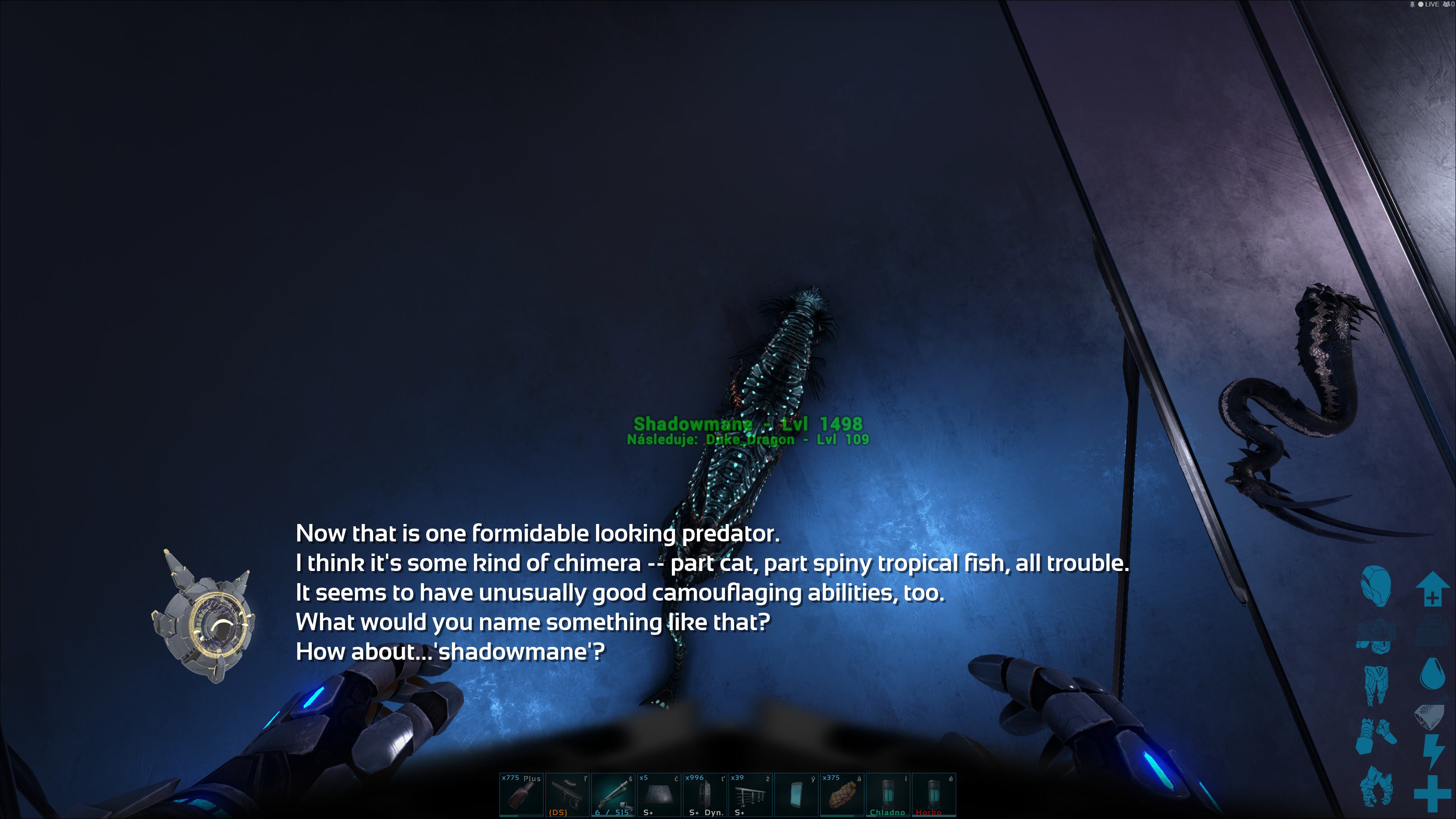1456x819 pixels.
Task: Eat the cooked meat stack x375
Action: [842, 795]
